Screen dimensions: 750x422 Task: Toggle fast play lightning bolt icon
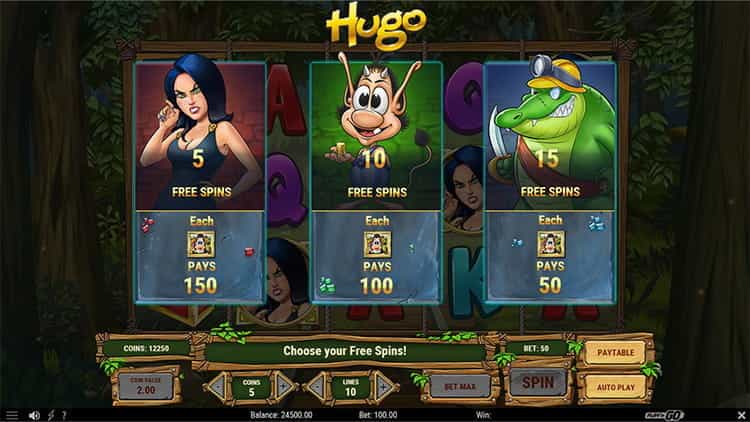[49, 415]
